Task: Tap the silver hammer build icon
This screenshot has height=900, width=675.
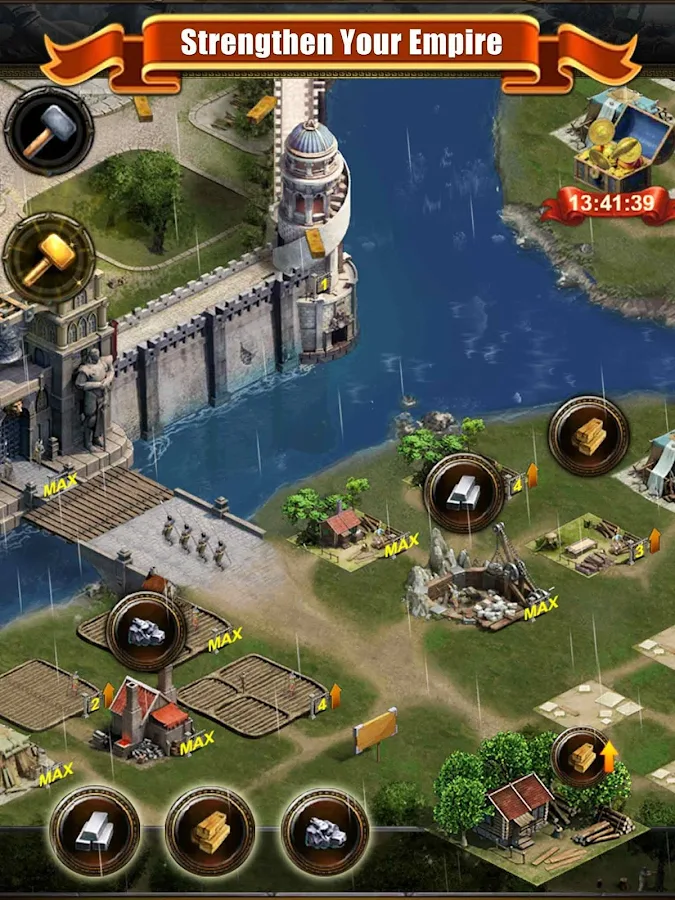Action: (x=48, y=131)
